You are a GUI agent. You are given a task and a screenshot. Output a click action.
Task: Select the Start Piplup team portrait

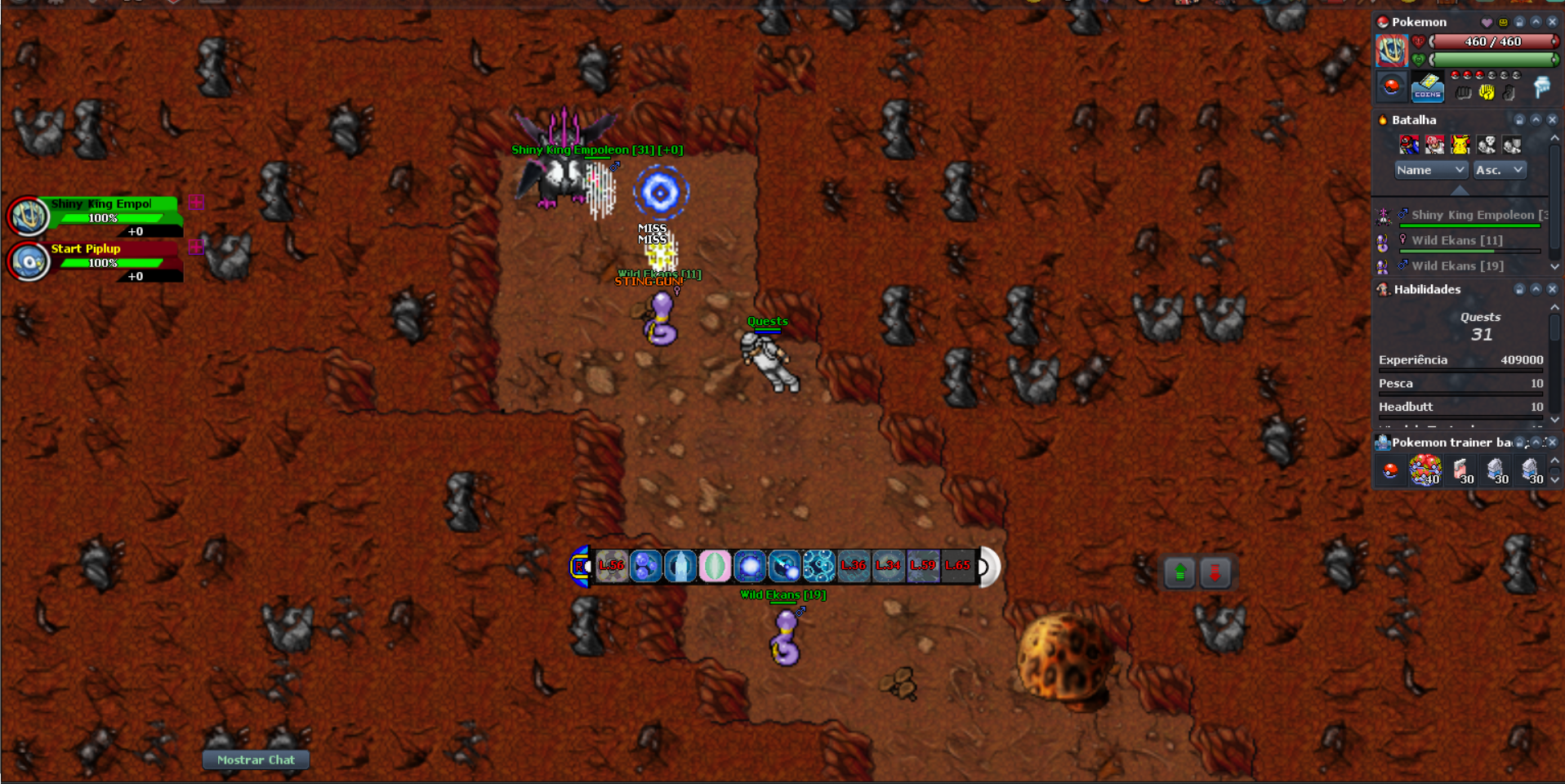click(x=29, y=261)
